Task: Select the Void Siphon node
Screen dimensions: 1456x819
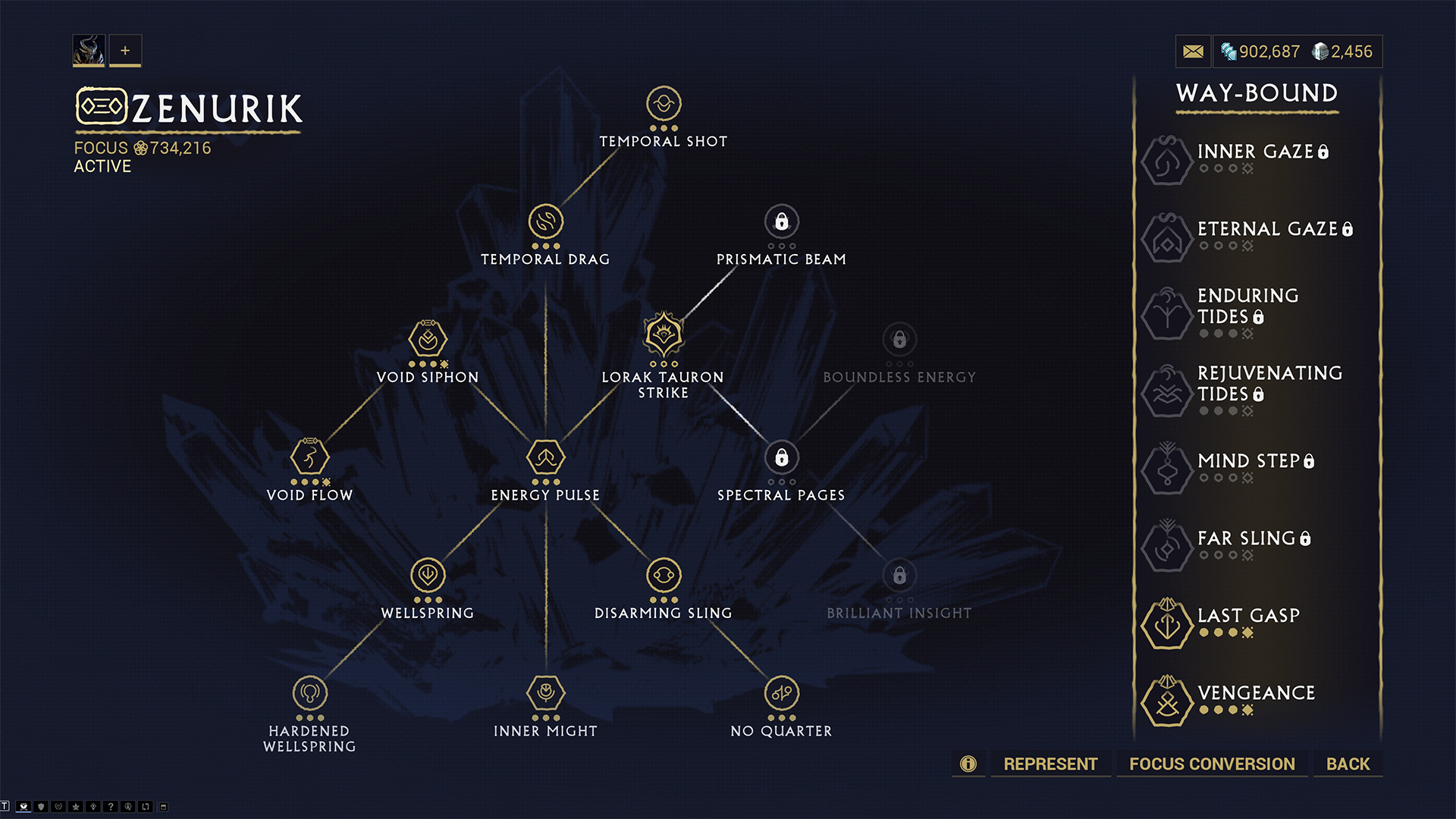Action: [428, 339]
